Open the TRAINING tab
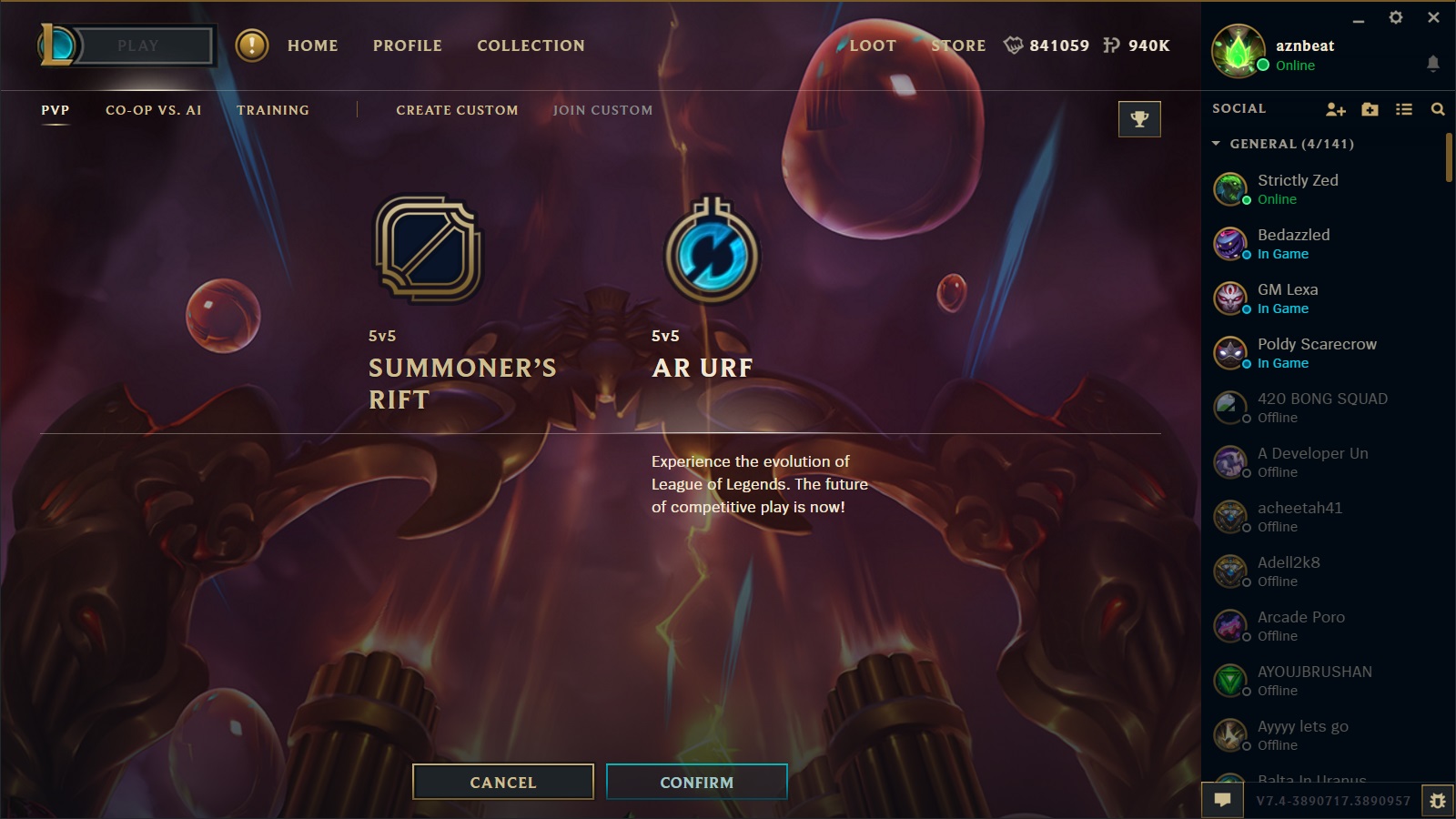The image size is (1456, 819). click(x=272, y=109)
